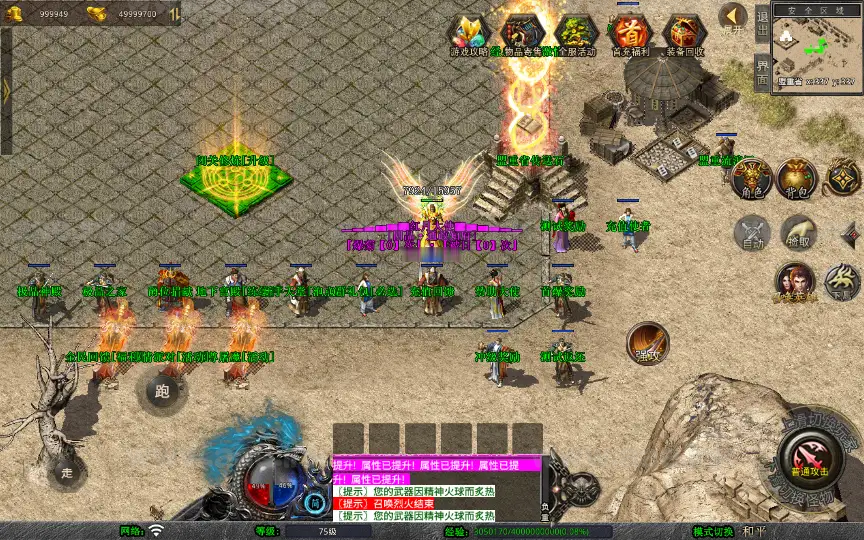Select the 跑 run movement button
Viewport: 864px width, 540px height.
point(163,391)
